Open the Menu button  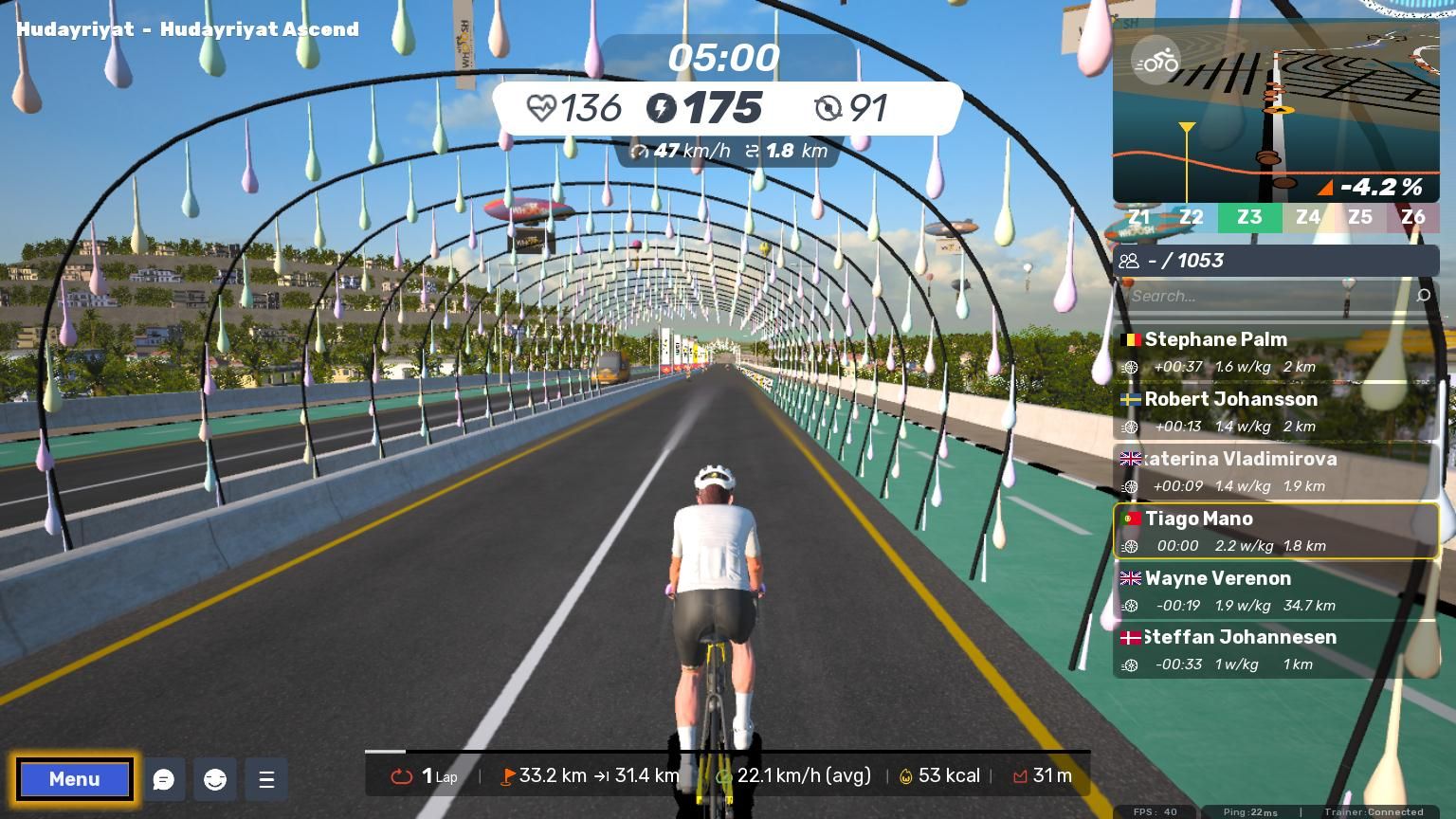pyautogui.click(x=74, y=779)
